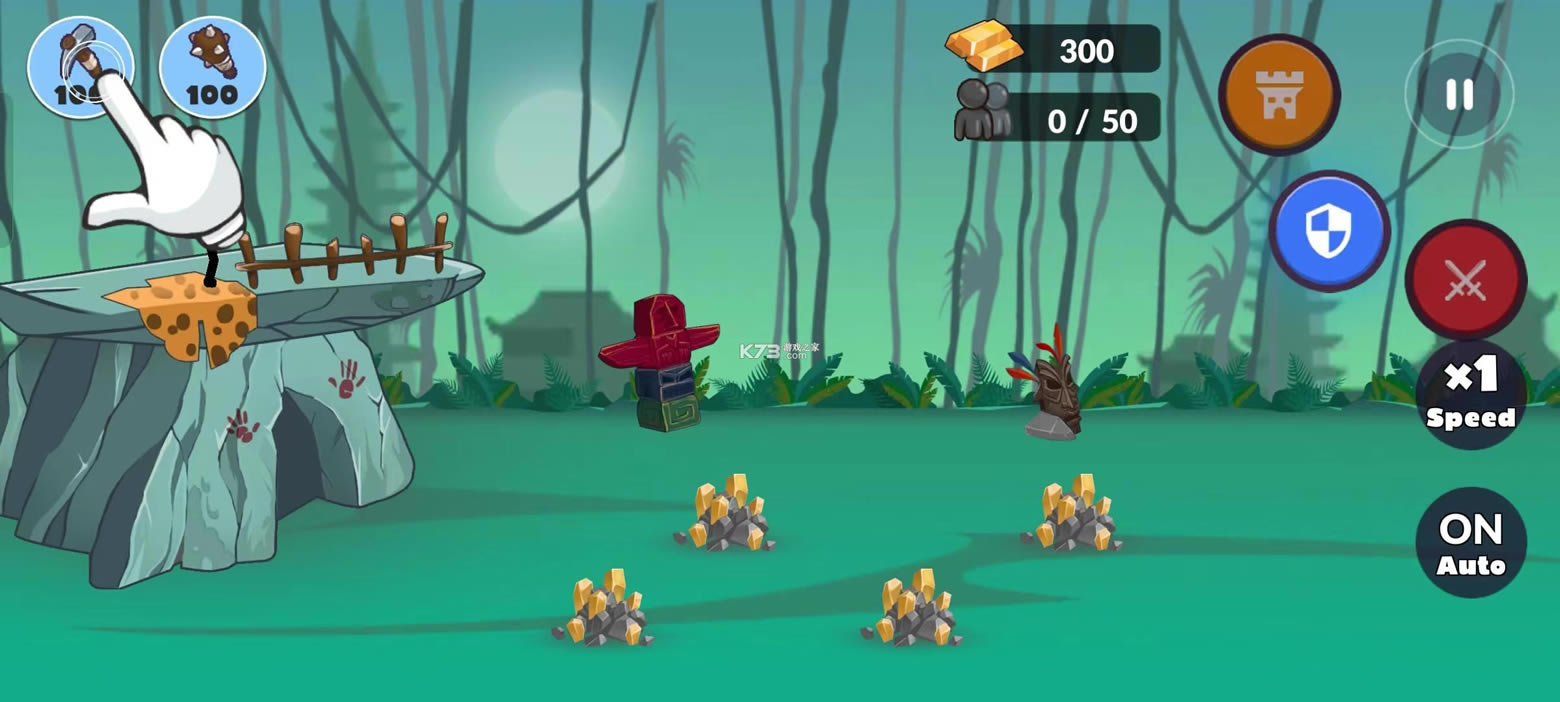Screen dimensions: 1560x702
Task: Toggle the Auto ON button
Action: [x=1471, y=543]
